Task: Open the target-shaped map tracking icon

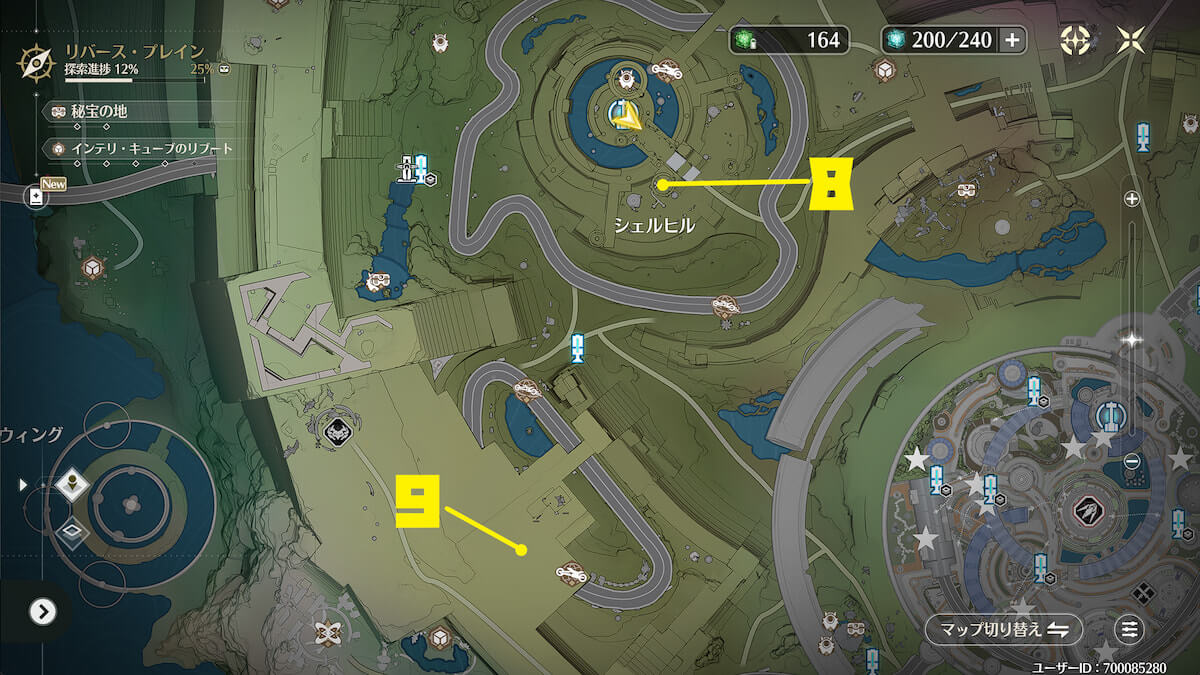Action: pos(1075,40)
